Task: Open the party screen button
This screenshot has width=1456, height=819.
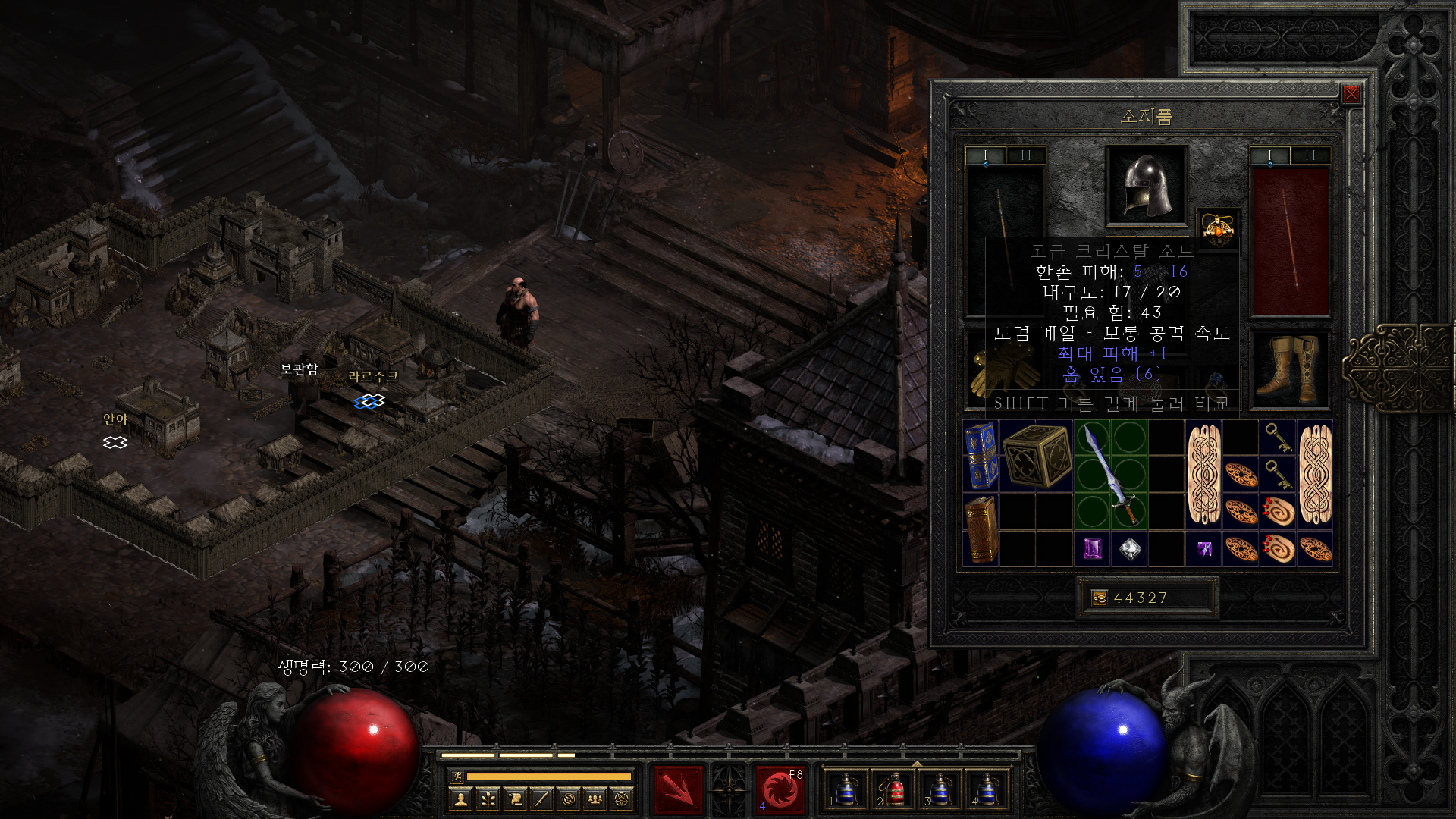Action: point(595,799)
